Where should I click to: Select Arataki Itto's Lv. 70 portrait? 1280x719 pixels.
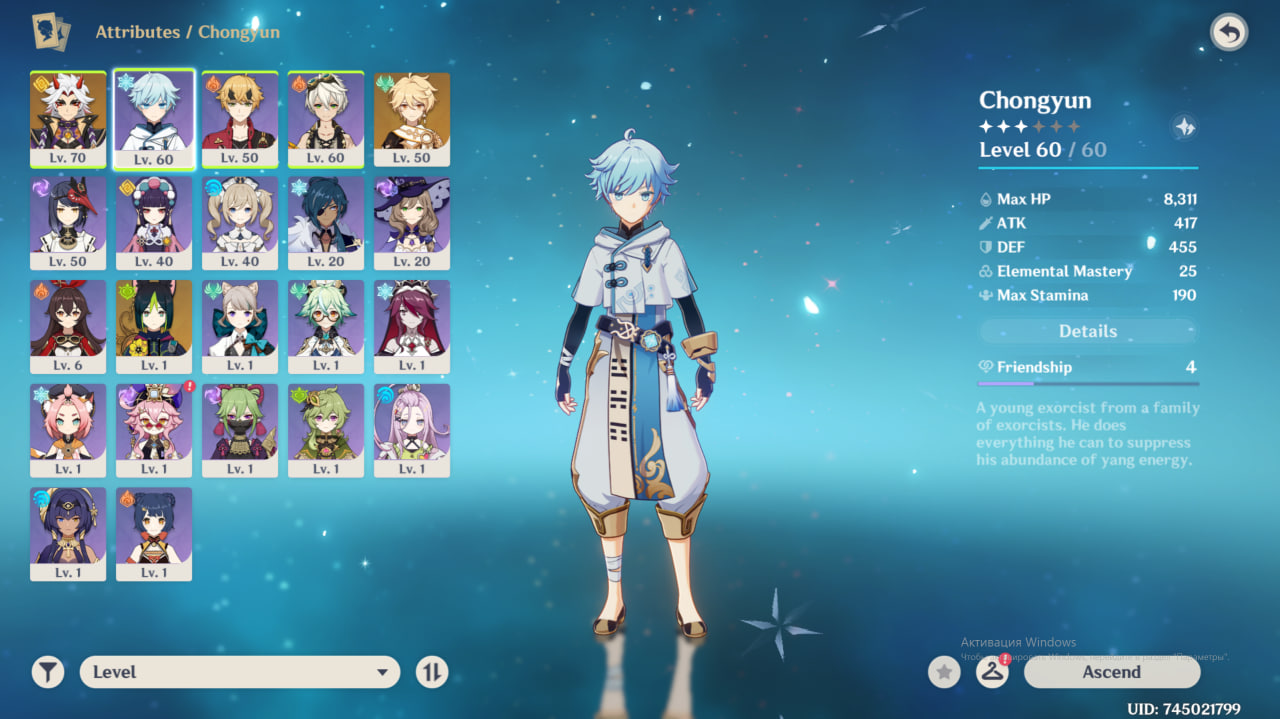68,119
